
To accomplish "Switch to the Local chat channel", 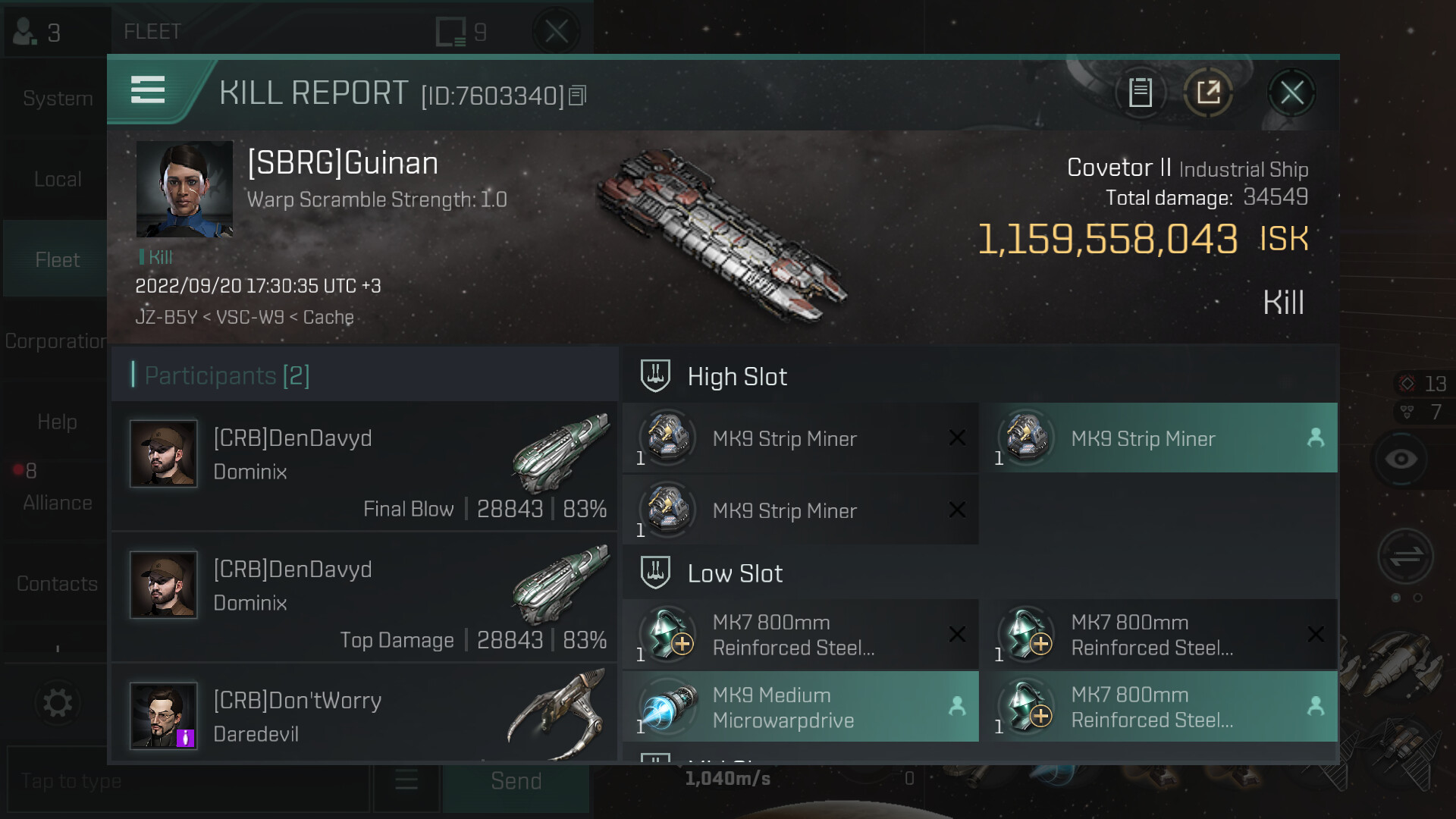I will pyautogui.click(x=57, y=179).
